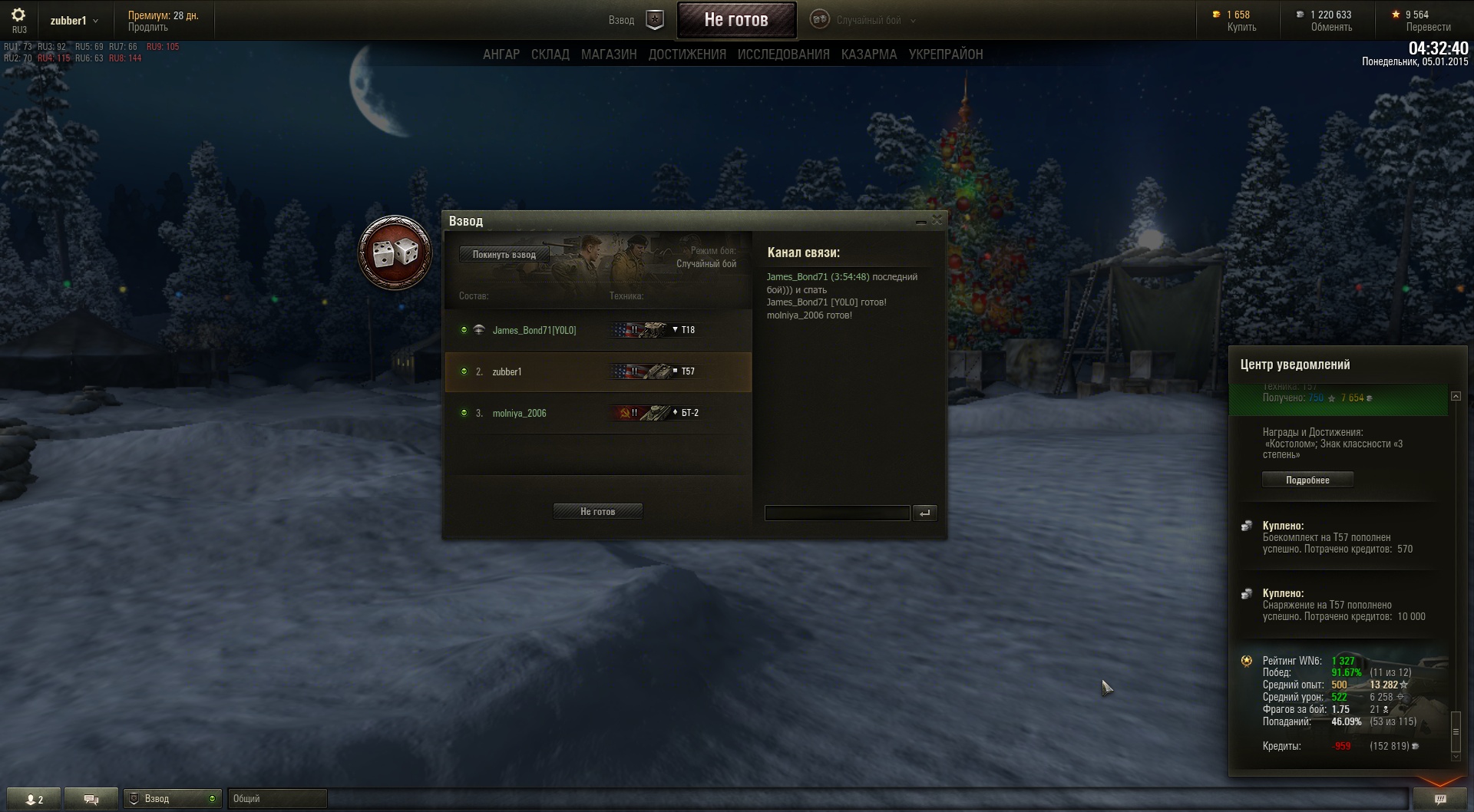
Task: Go to the МАГАЗИН tab
Action: point(609,54)
